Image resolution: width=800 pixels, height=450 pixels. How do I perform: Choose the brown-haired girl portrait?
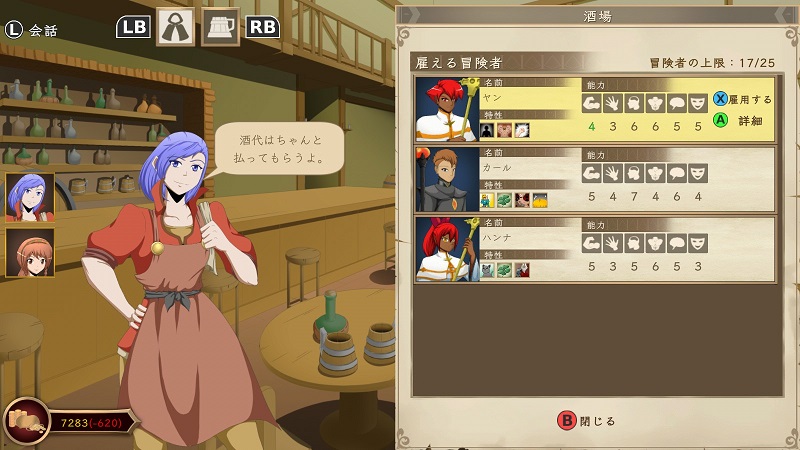click(30, 253)
